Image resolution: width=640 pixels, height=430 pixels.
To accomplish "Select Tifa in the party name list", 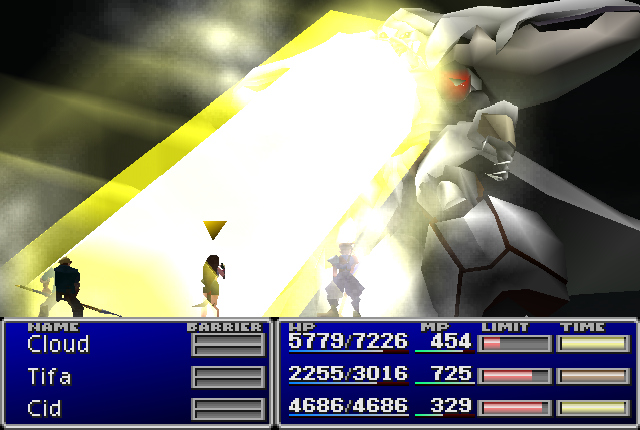I will point(50,378).
